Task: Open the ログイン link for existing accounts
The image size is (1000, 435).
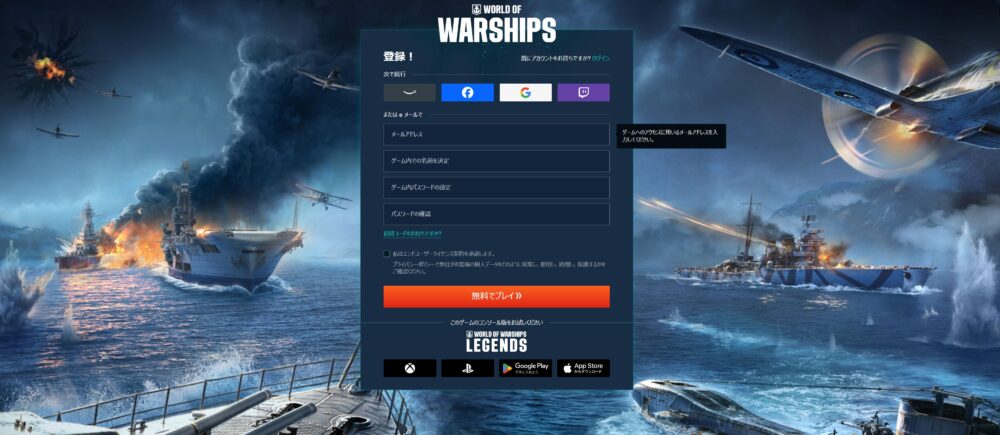Action: click(x=600, y=59)
